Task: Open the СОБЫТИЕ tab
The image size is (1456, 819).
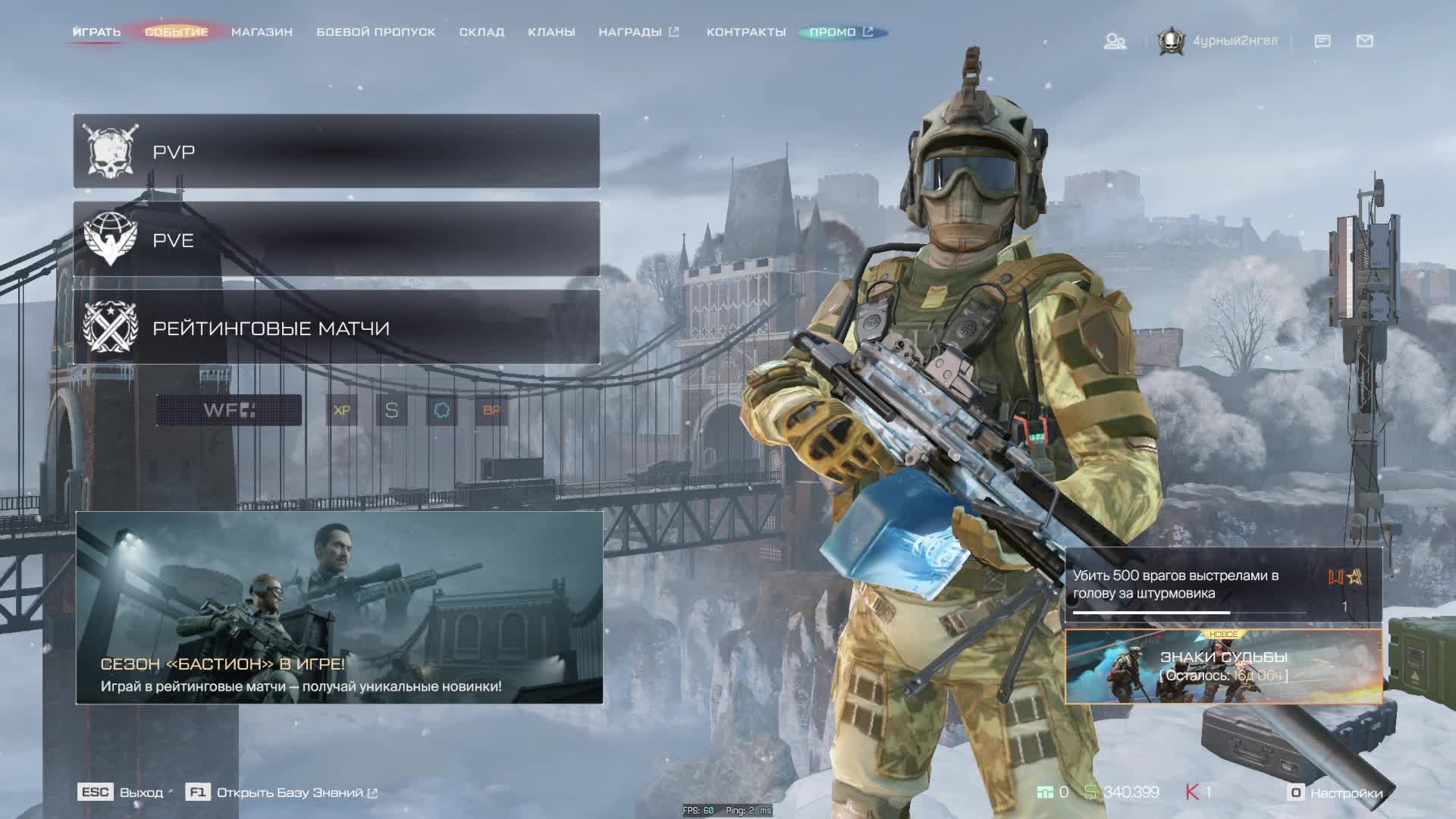Action: pyautogui.click(x=176, y=32)
